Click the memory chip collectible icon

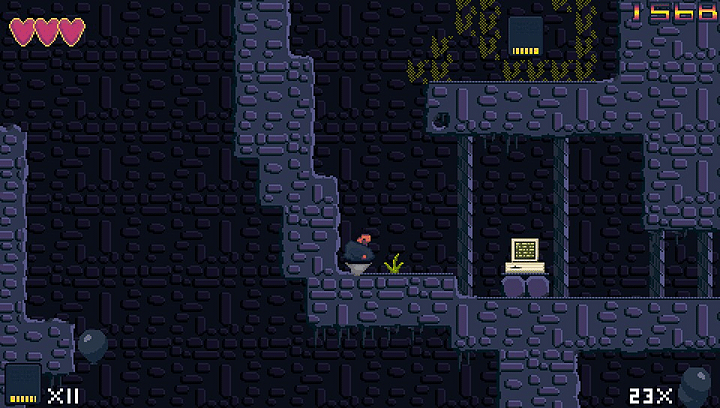pos(23,384)
